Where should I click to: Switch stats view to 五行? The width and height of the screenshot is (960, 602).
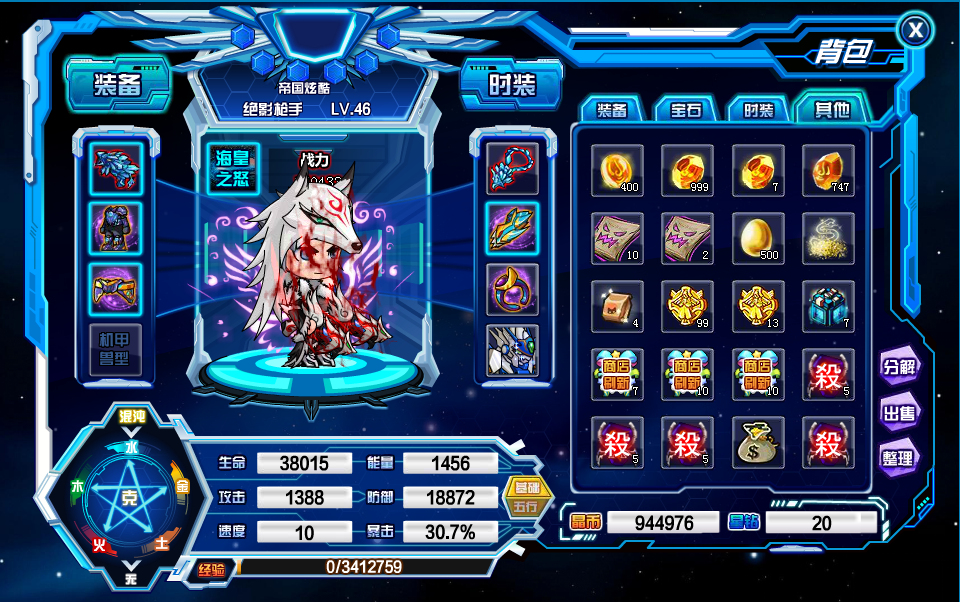pos(526,507)
